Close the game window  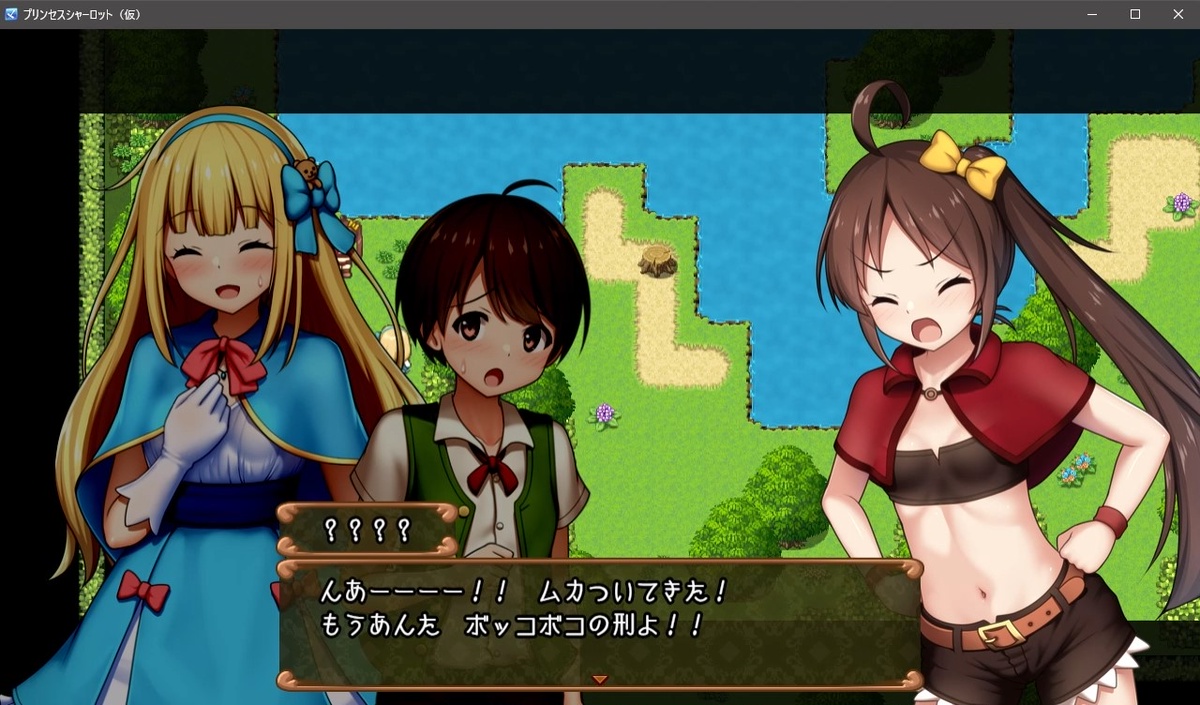(1177, 14)
